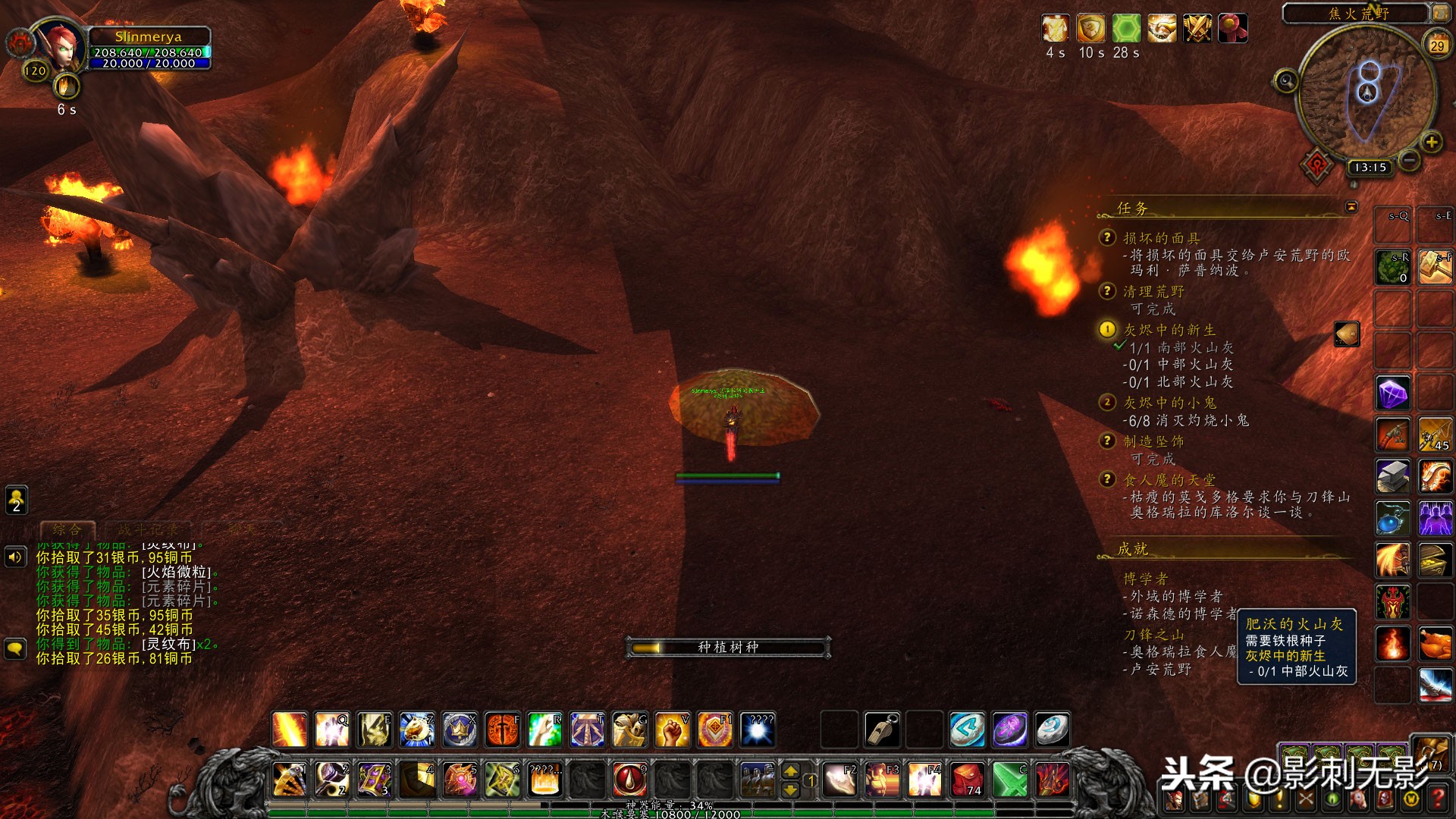Open the red question mark help menu
This screenshot has width=1456, height=819.
pos(1438,799)
